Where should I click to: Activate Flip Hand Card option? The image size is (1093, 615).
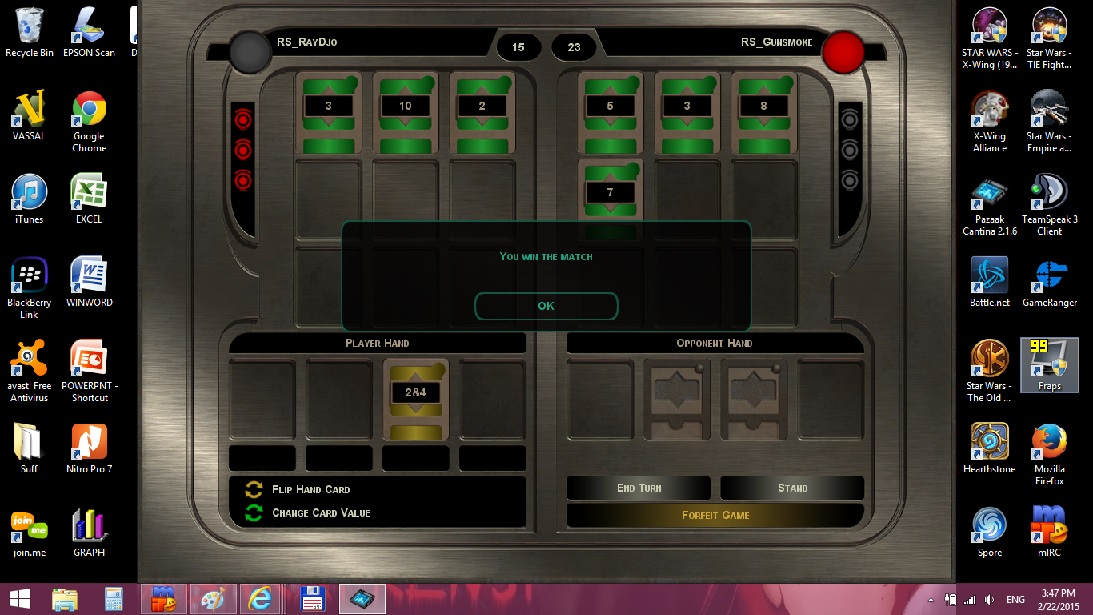coord(310,489)
